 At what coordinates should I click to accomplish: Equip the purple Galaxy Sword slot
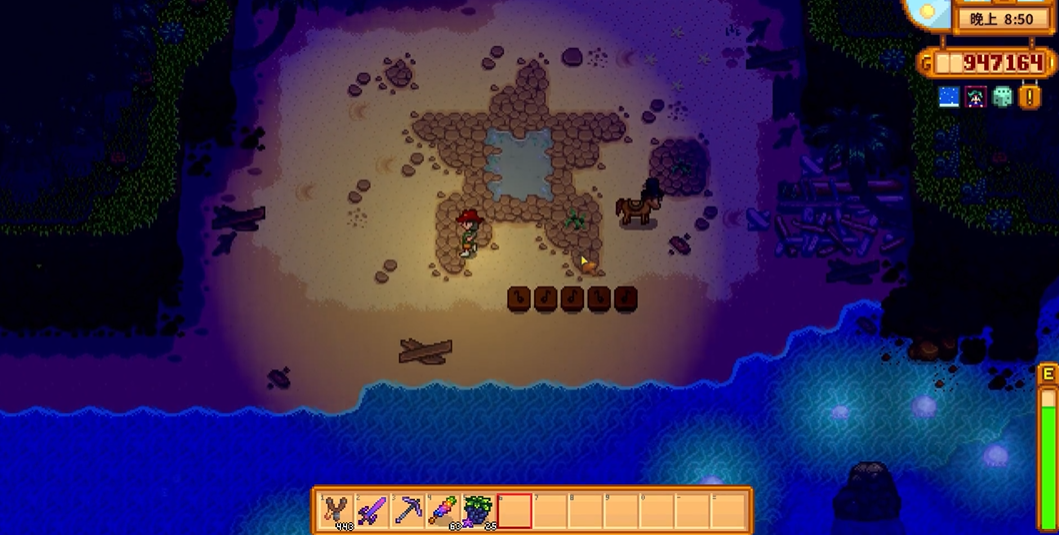[372, 511]
